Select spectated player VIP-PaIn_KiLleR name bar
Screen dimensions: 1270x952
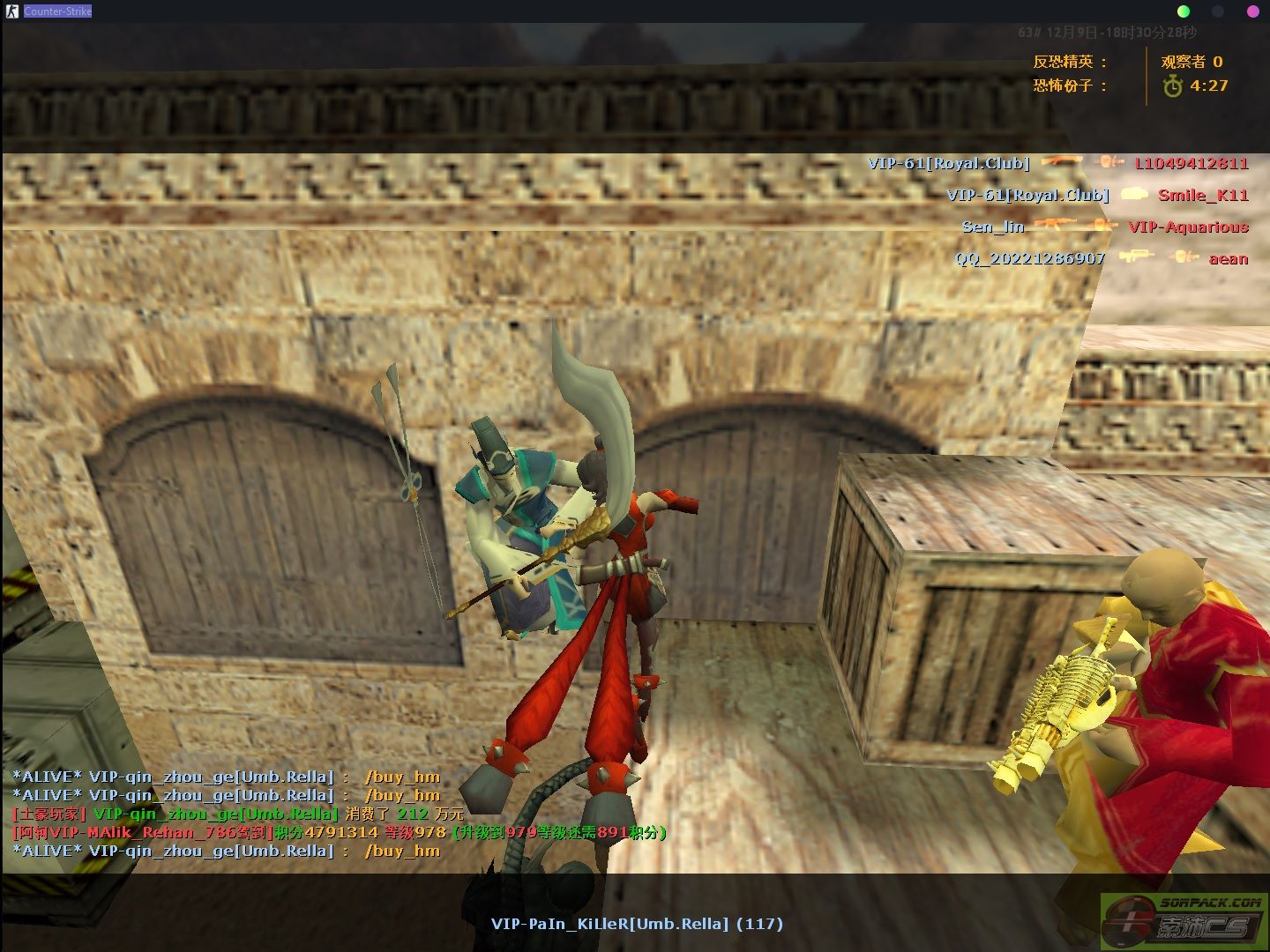tap(637, 924)
